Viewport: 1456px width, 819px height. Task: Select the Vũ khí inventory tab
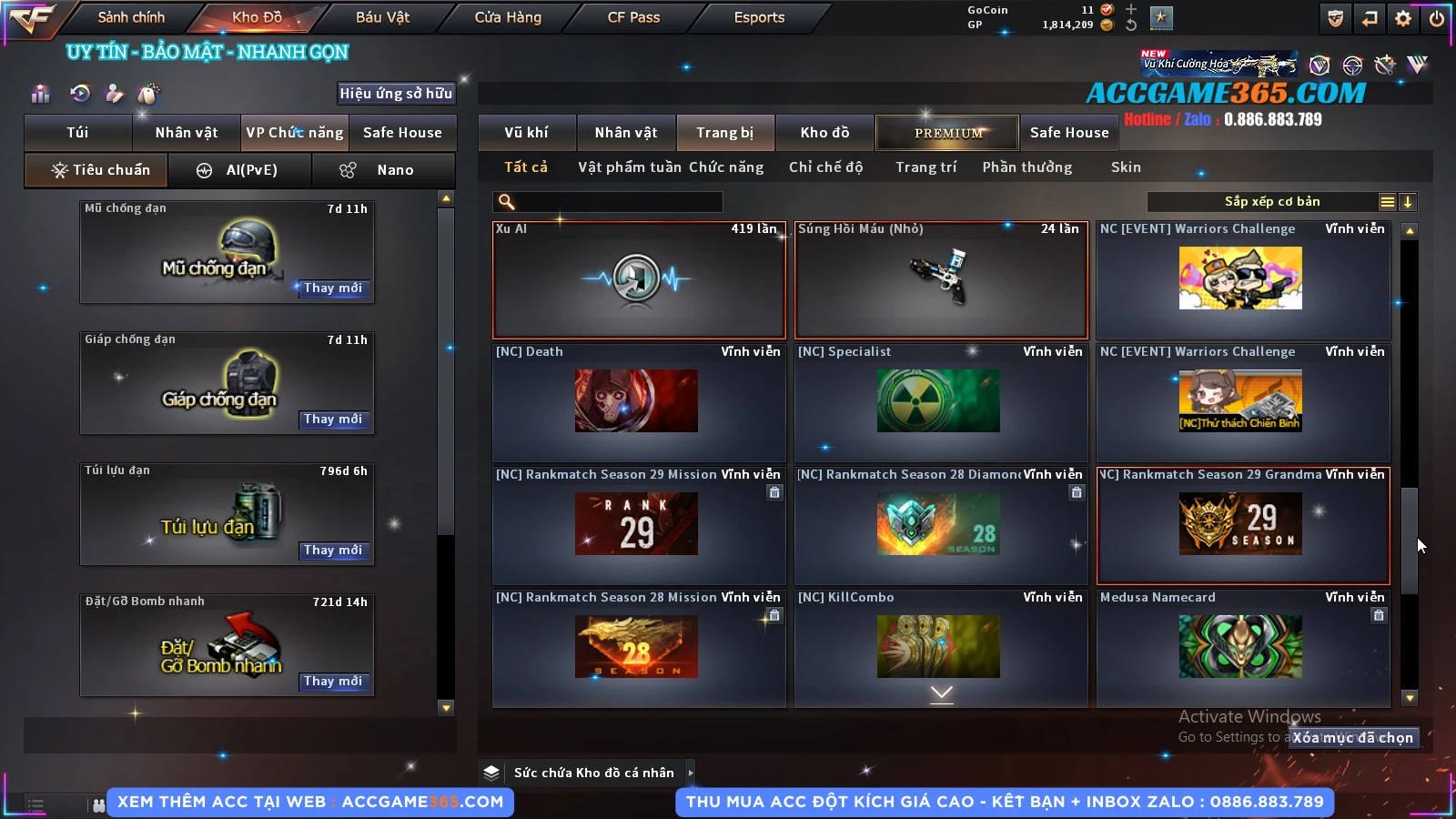[526, 133]
